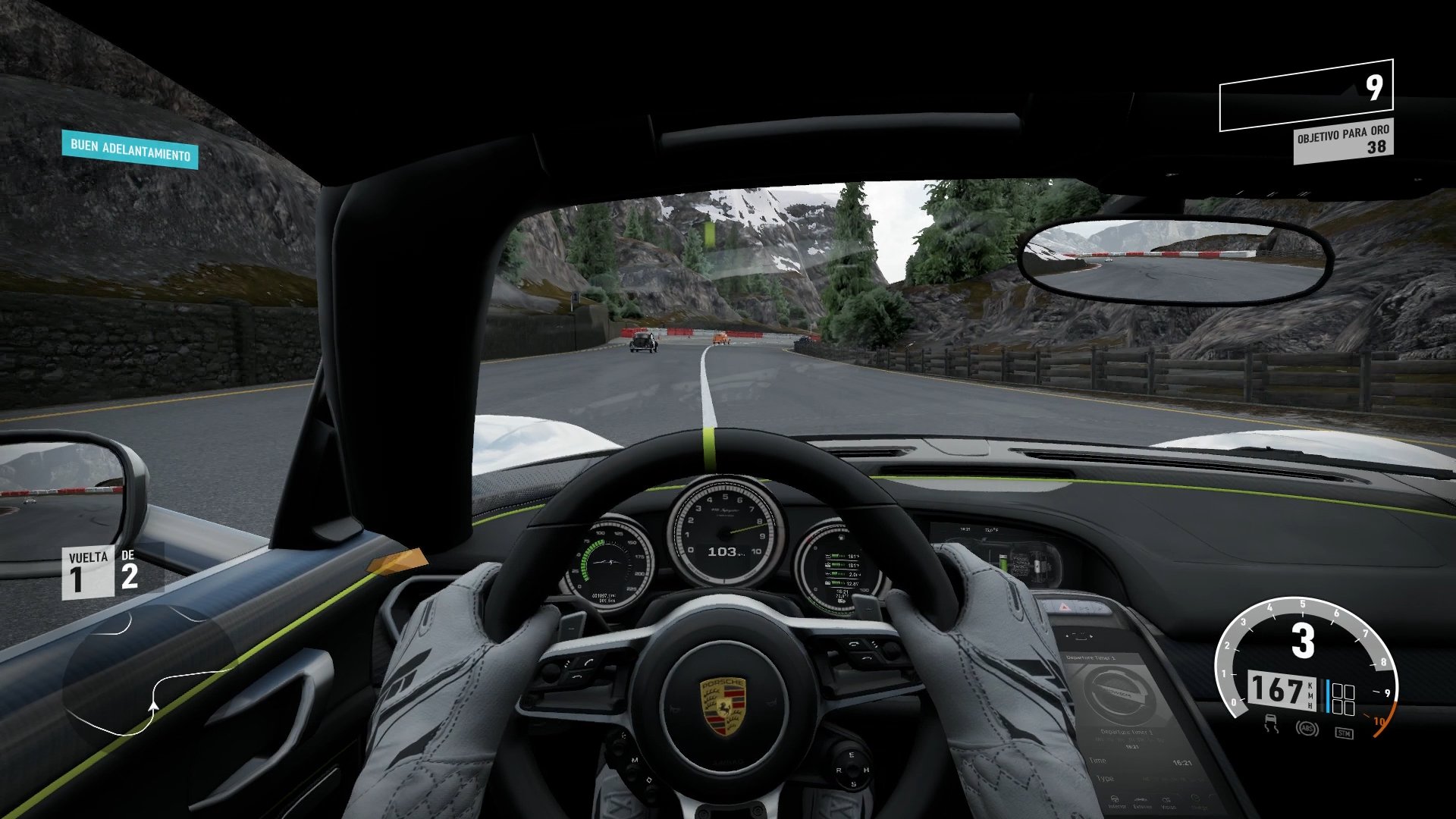Toggle the traction control skid icon
The image size is (1456, 819).
click(1271, 723)
